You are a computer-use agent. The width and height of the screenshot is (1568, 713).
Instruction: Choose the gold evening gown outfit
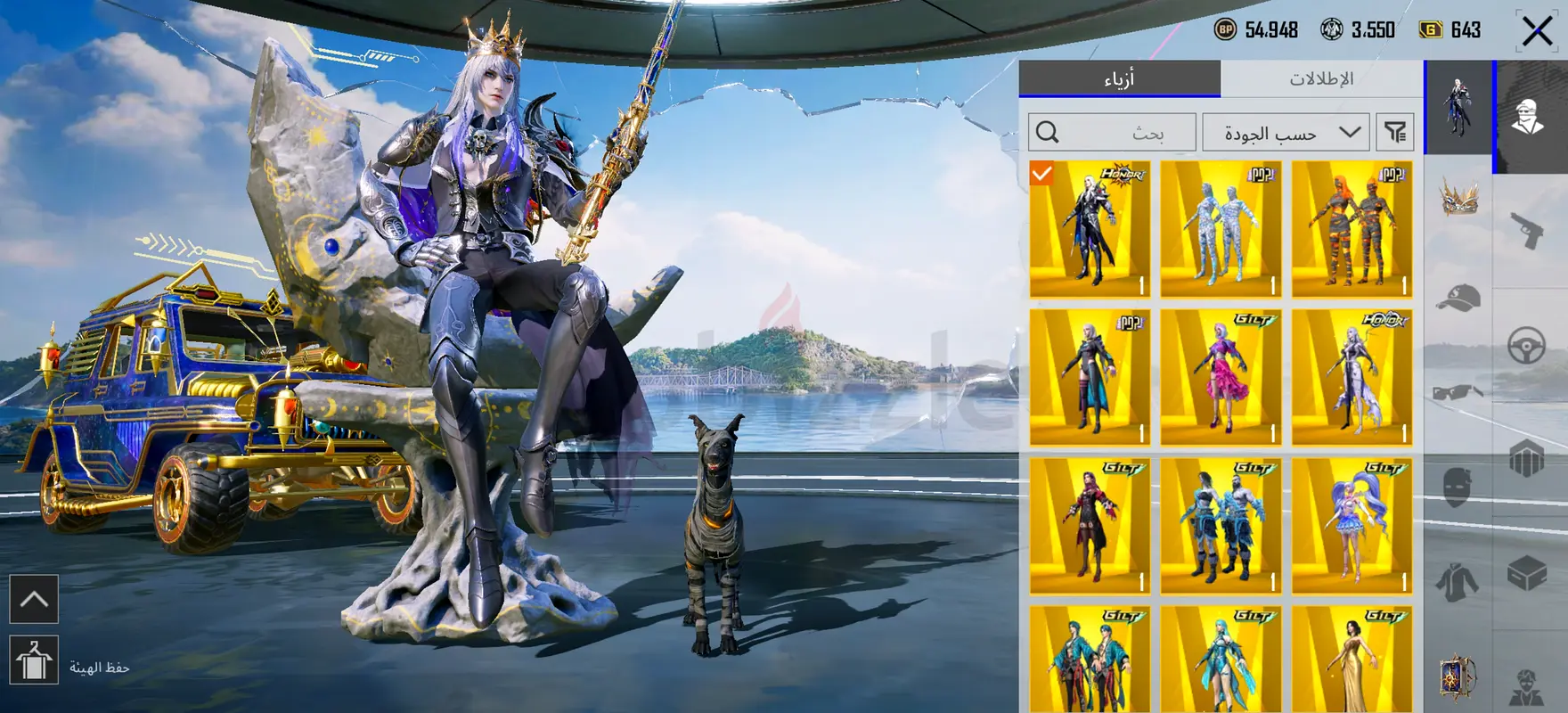(1352, 660)
